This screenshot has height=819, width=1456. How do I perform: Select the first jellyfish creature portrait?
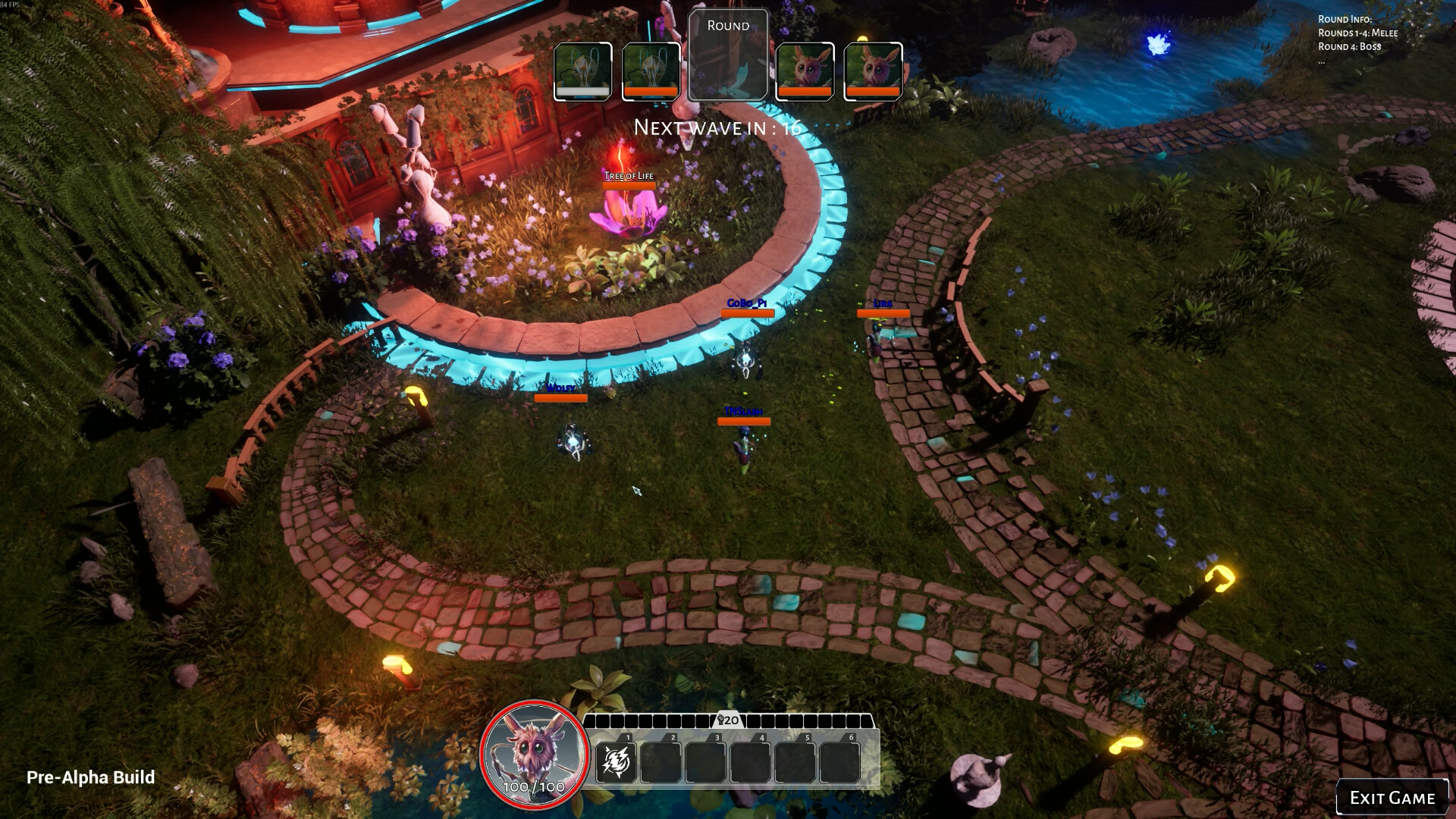[582, 71]
